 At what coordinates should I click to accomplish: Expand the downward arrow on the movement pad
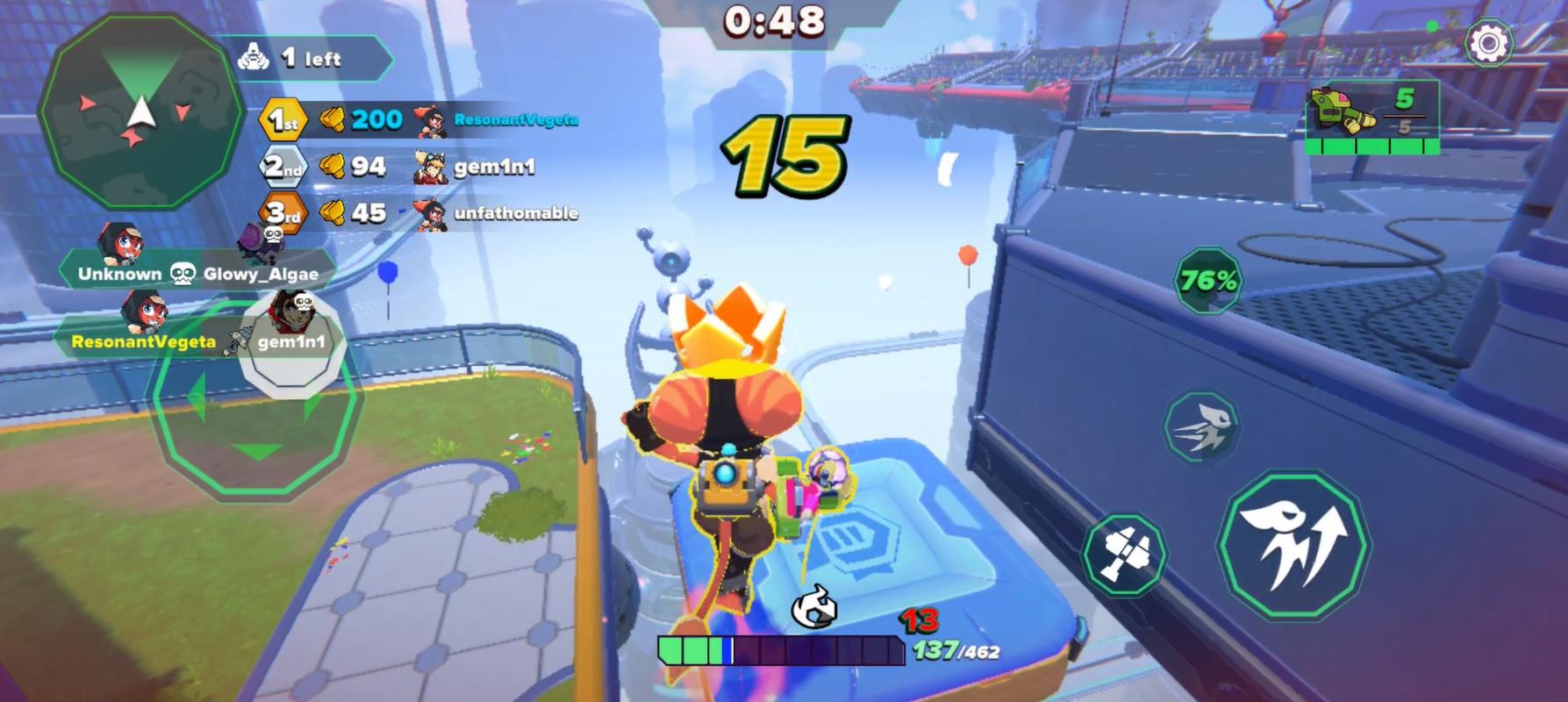tap(254, 452)
